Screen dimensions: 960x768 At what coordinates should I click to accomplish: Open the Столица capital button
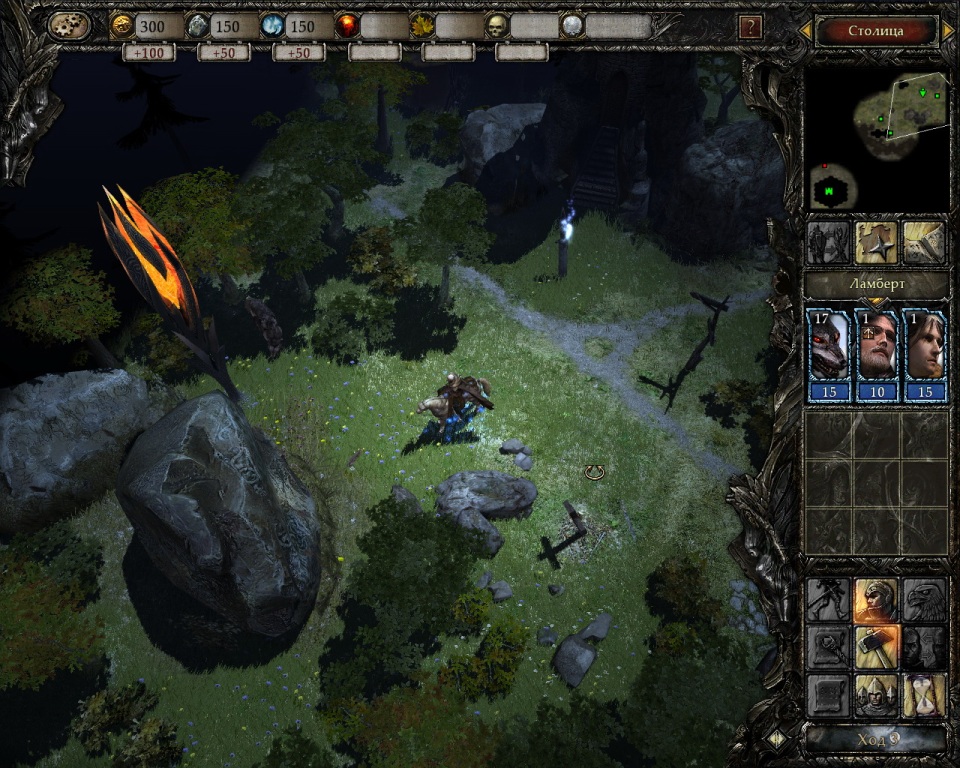876,31
